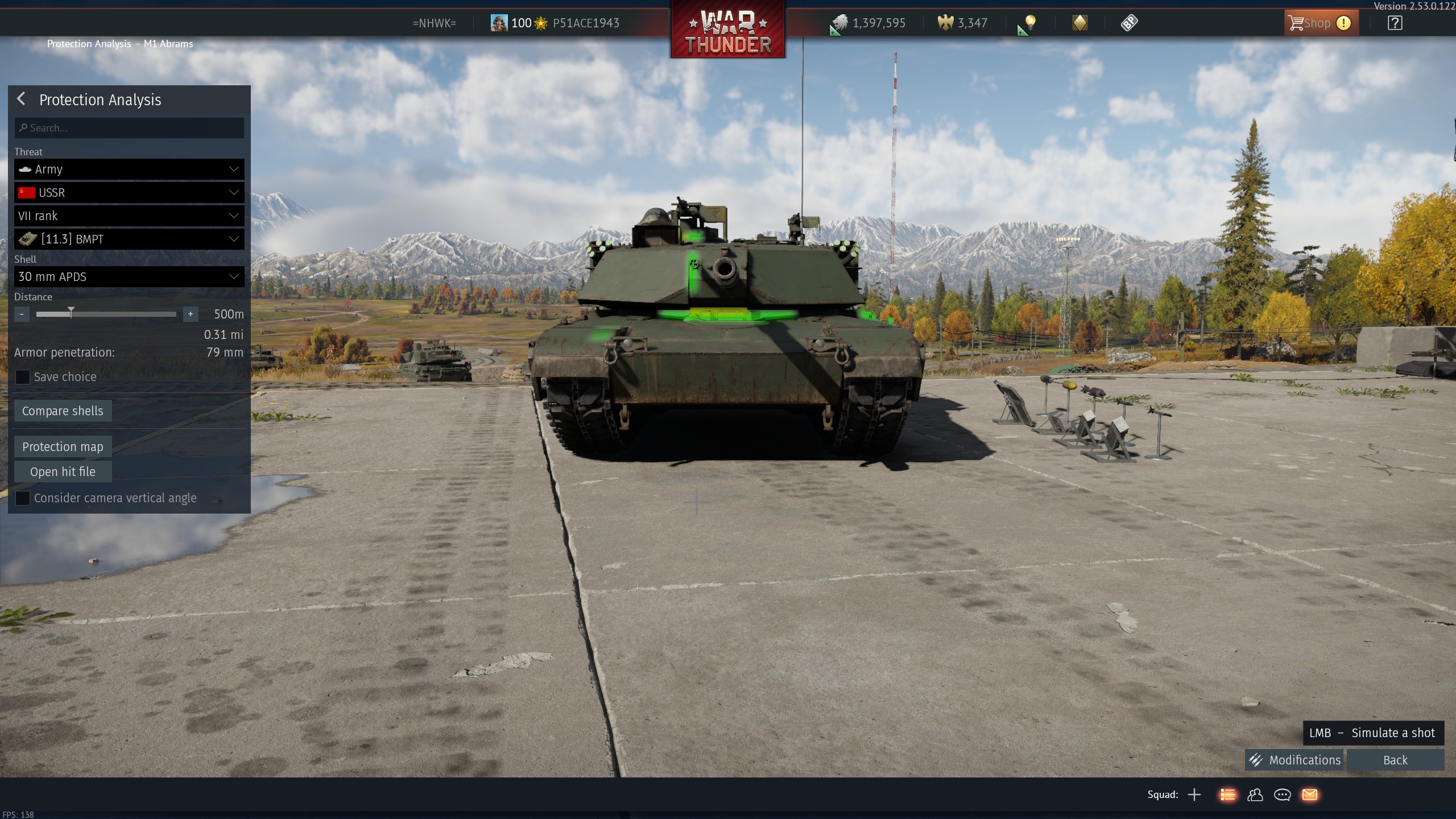Viewport: 1456px width, 819px height.
Task: Open the mail envelope icon
Action: pyautogui.click(x=1310, y=795)
